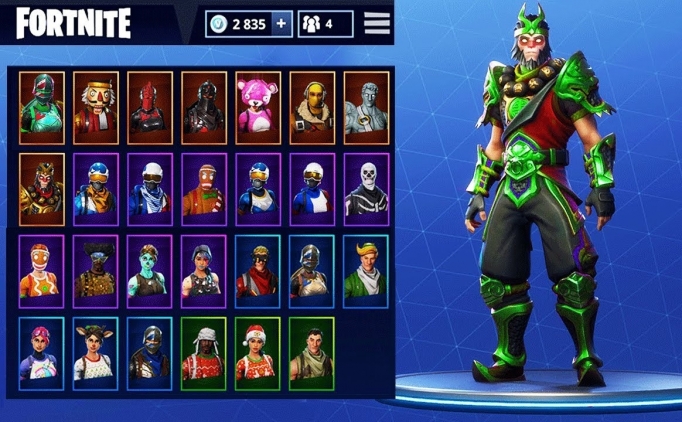The image size is (682, 422).
Task: Pick the Funk Ops afro skin
Action: tap(95, 271)
